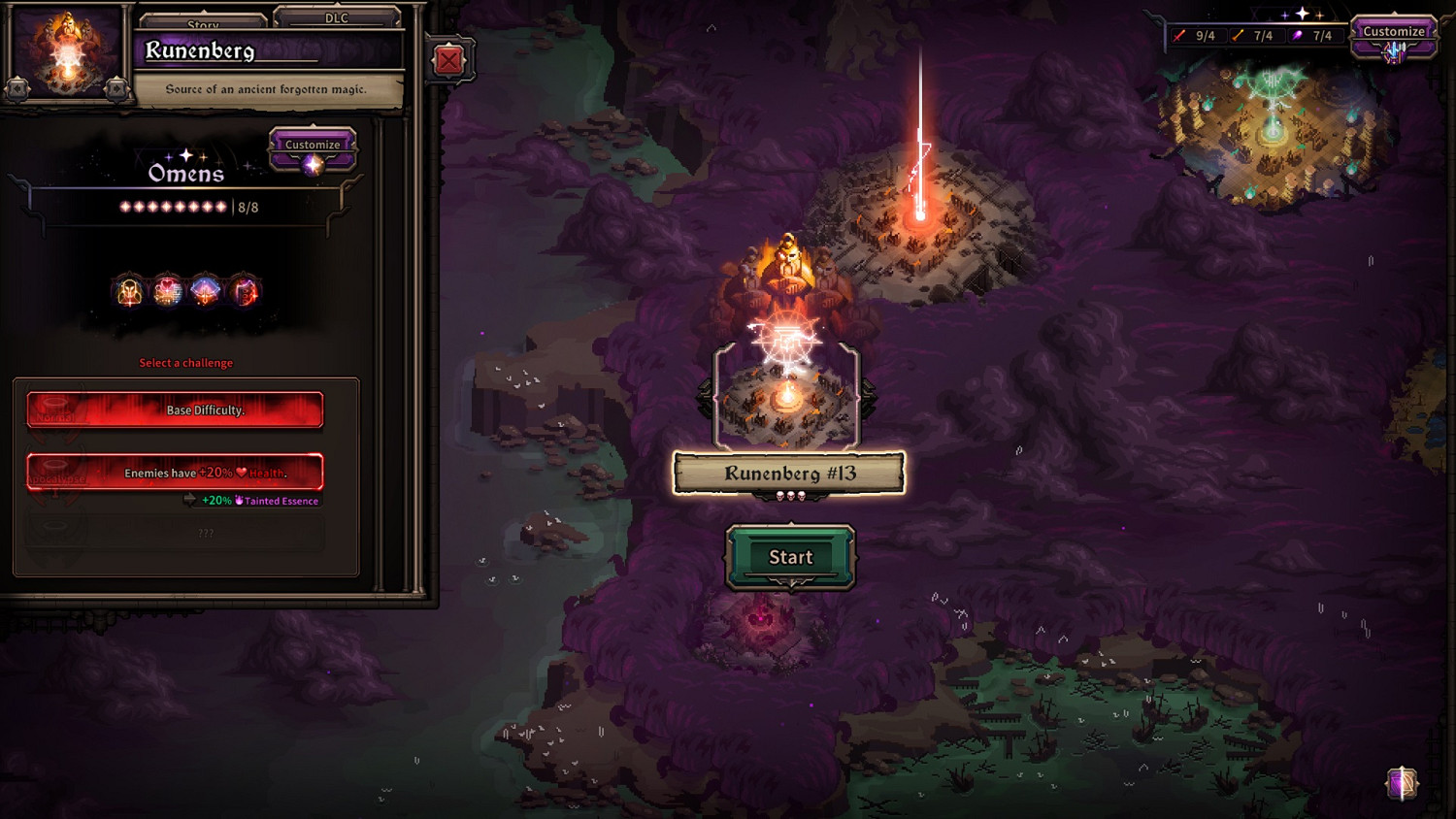Screen dimensions: 1456x819
Task: Select the Base Difficulty challenge
Action: click(x=175, y=409)
